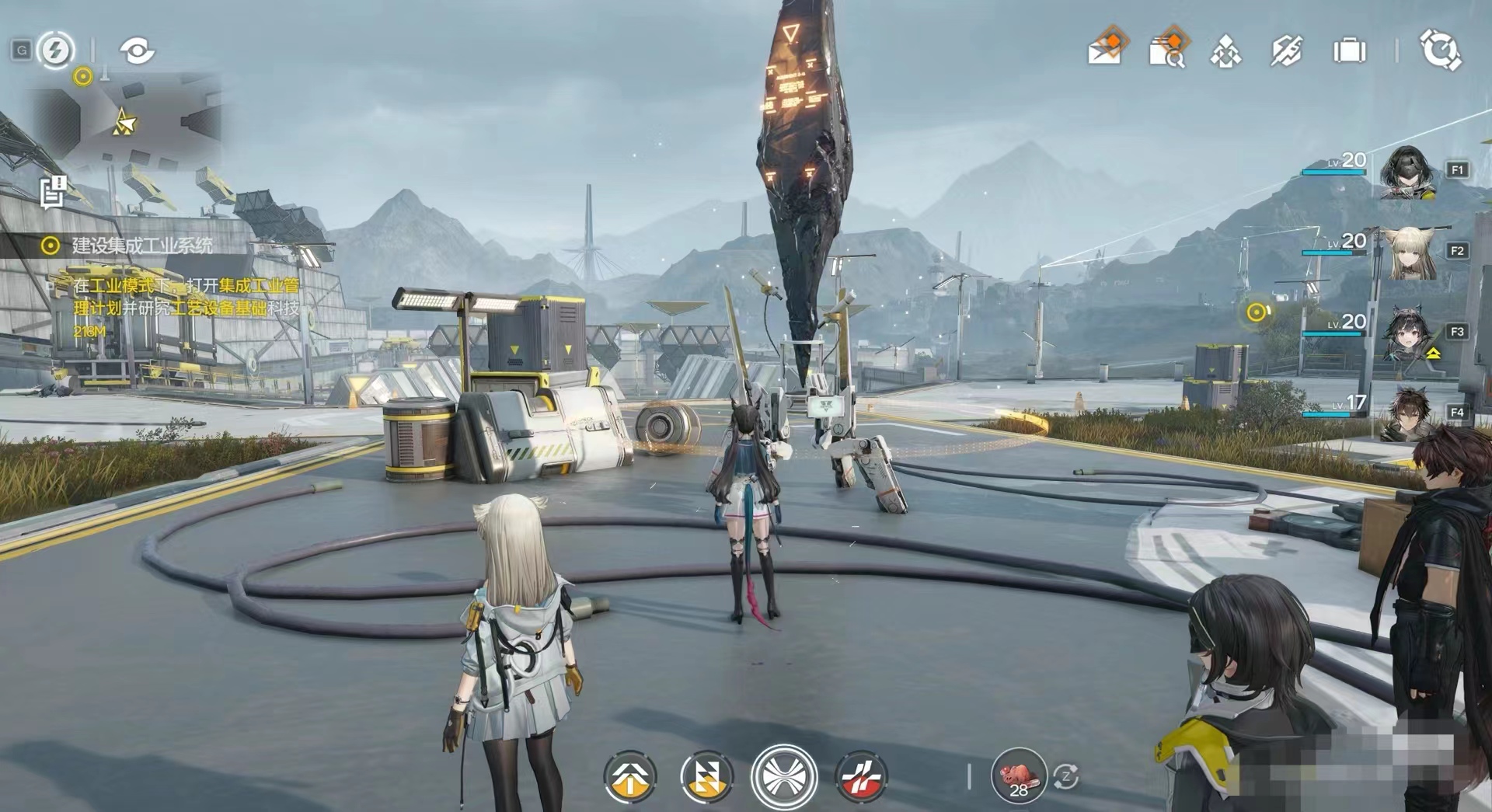
Task: Switch to the F1 dark-haired visor character
Action: [x=1407, y=172]
